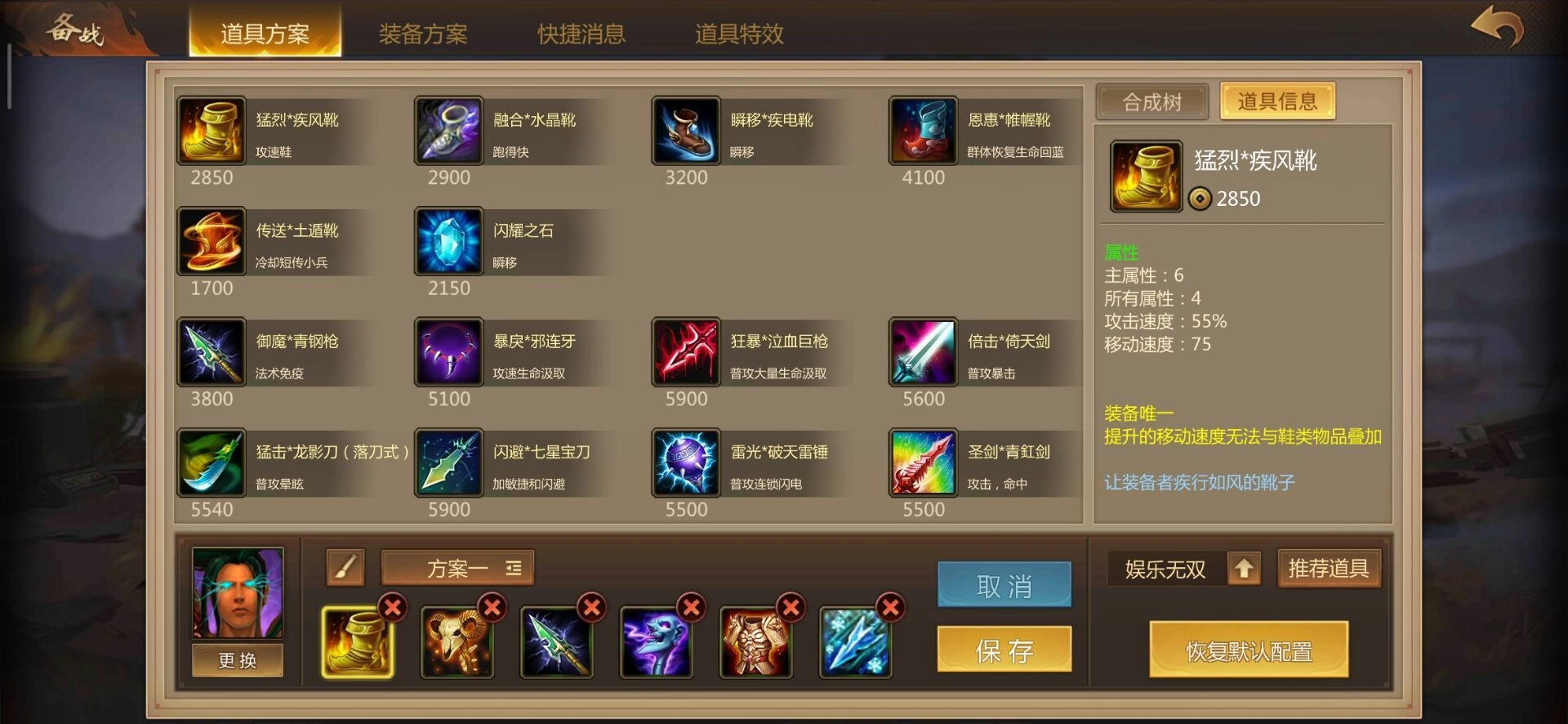Click the 更换 button under the portrait
1568x724 pixels.
pyautogui.click(x=236, y=660)
